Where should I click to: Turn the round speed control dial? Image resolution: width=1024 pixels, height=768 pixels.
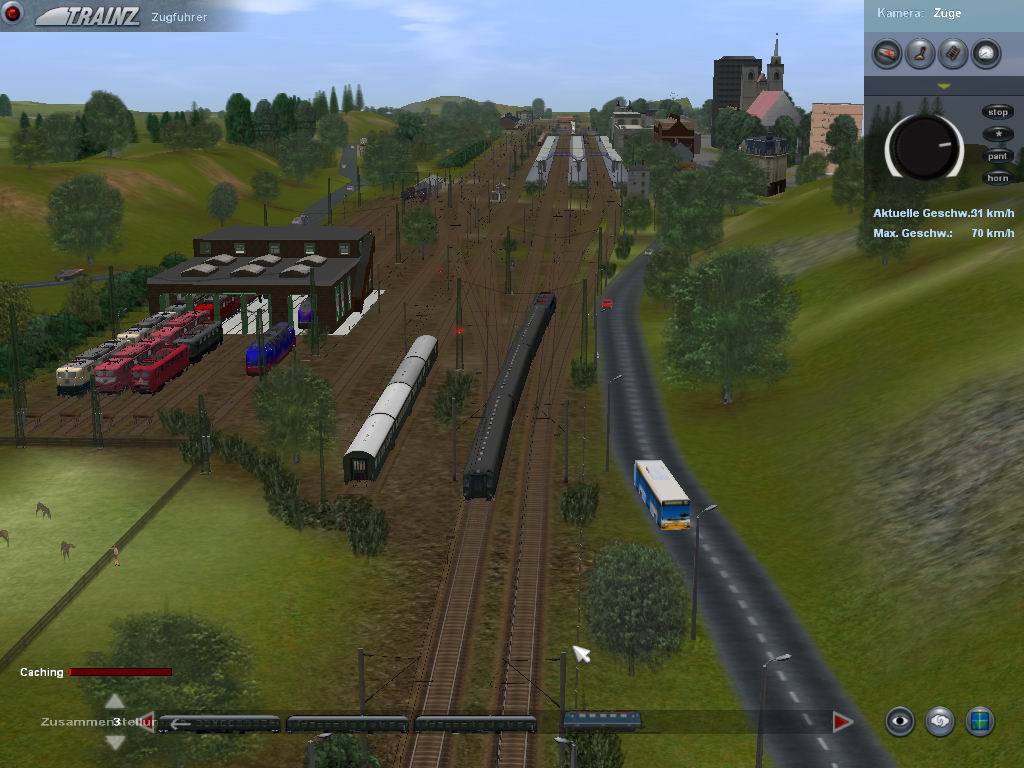[x=924, y=147]
